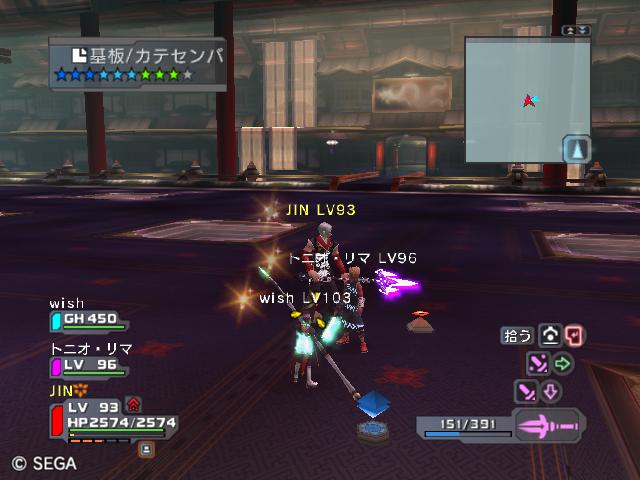Click the small orange icon below JIN's HP bar
The height and width of the screenshot is (480, 640).
146,450
